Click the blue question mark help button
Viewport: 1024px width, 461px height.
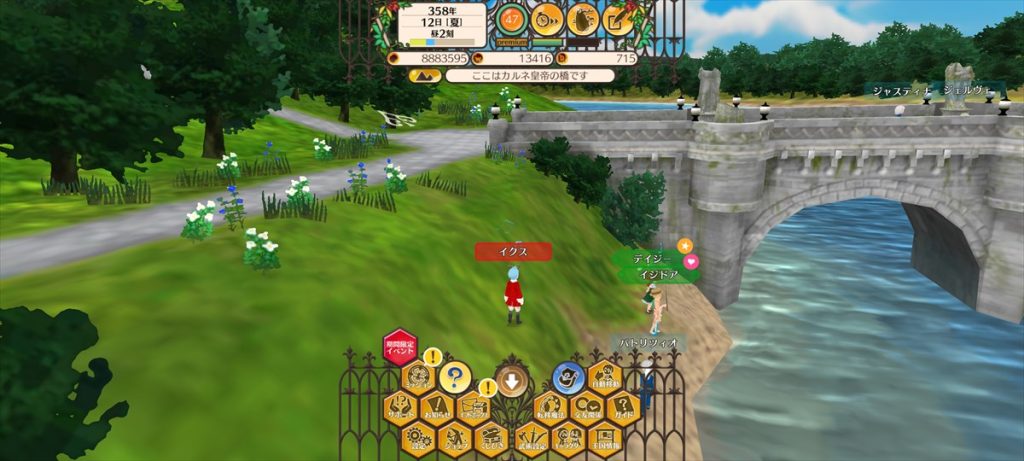[455, 378]
